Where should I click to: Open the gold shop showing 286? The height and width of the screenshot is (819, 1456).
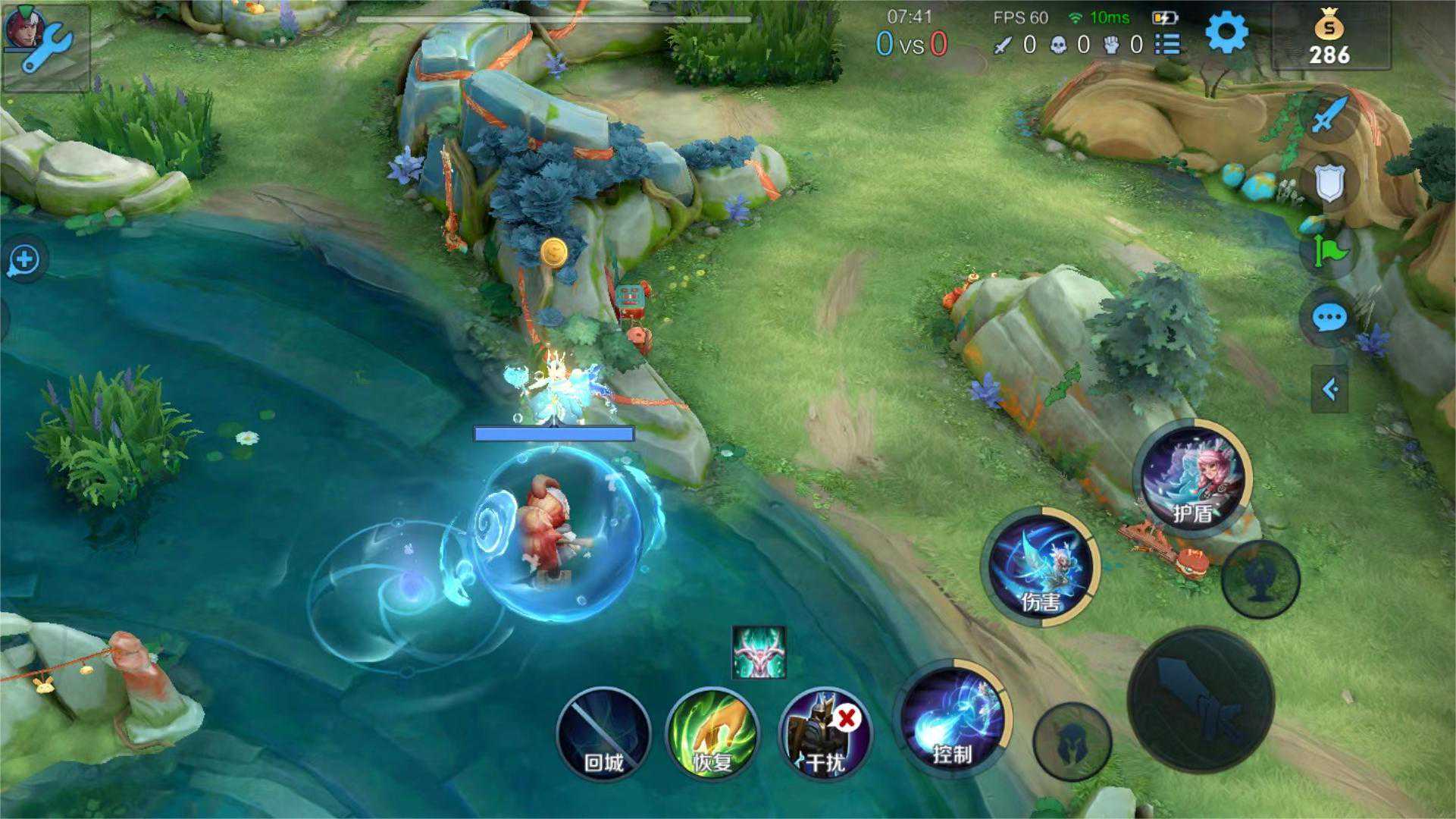coord(1329,38)
